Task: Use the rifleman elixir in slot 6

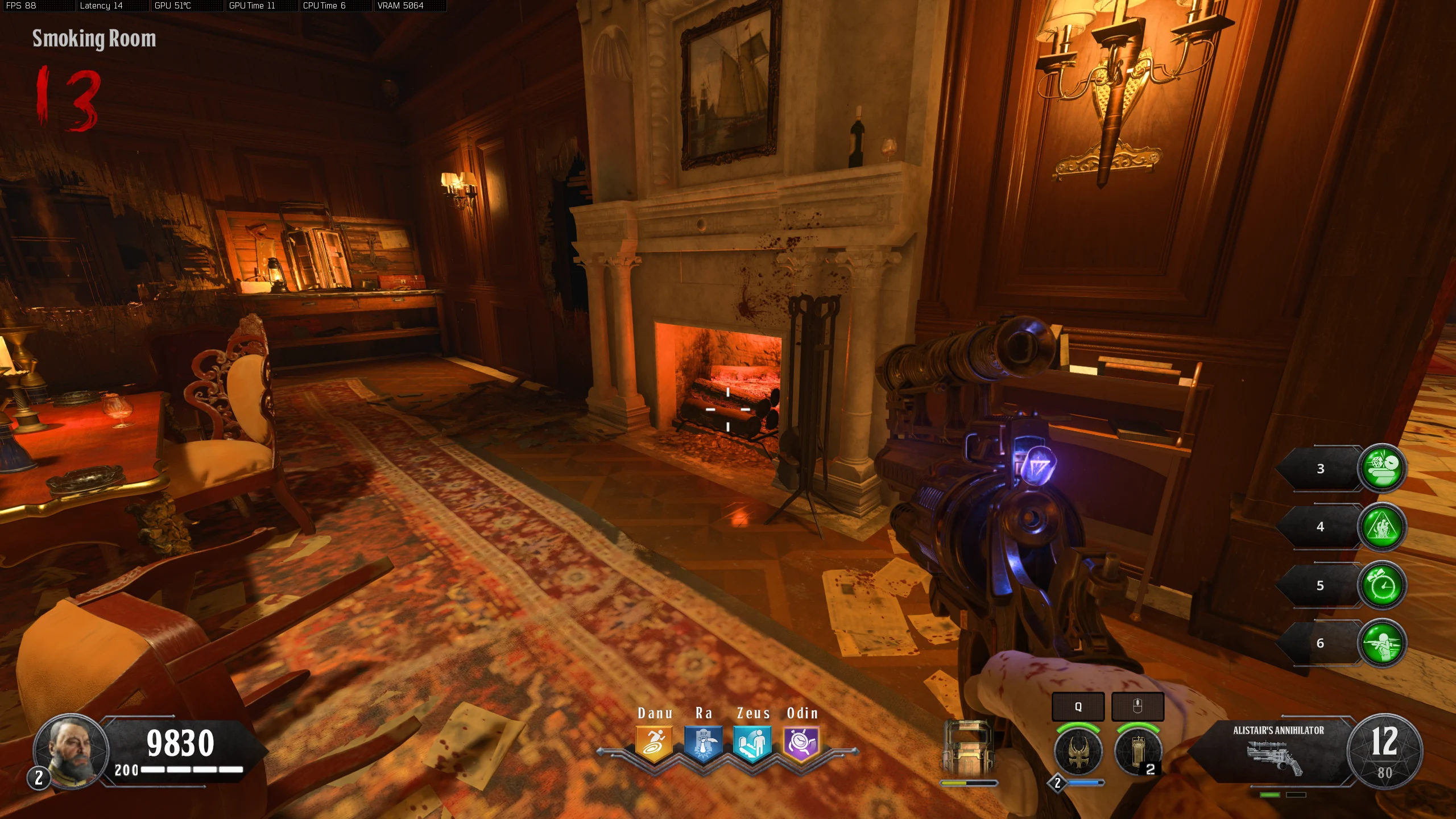Action: pos(1381,643)
